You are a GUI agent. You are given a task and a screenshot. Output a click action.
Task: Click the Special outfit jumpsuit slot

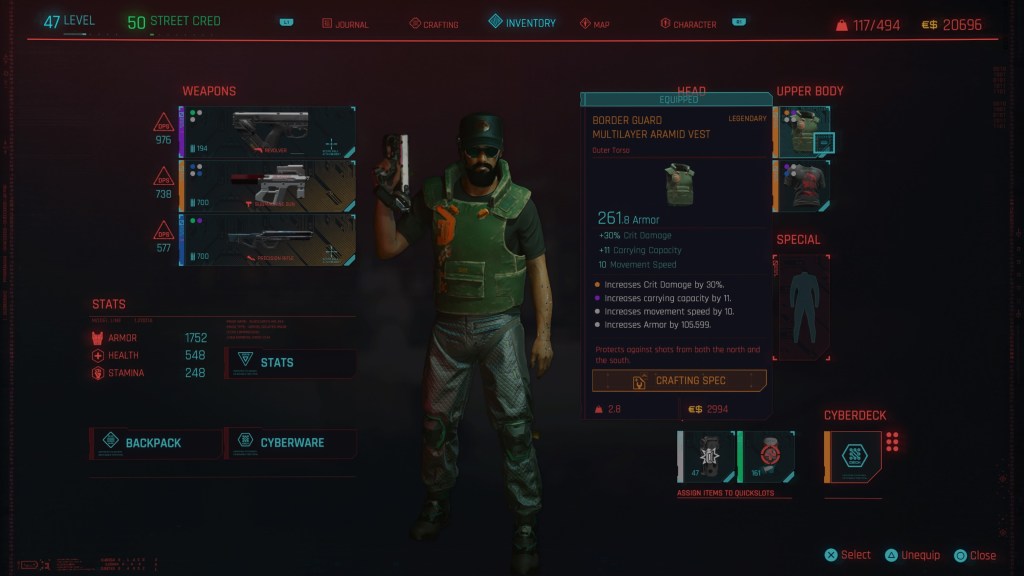pos(802,305)
